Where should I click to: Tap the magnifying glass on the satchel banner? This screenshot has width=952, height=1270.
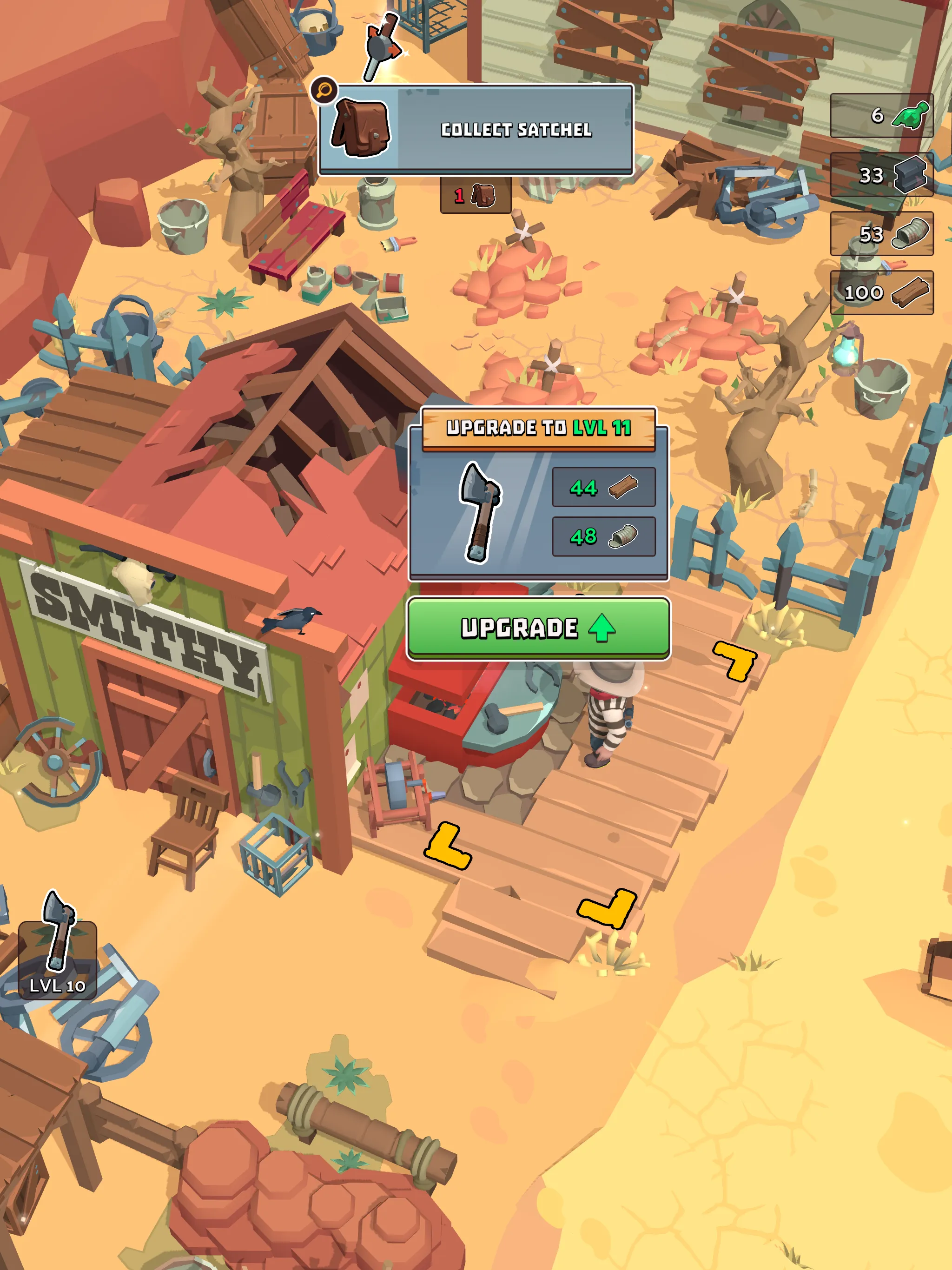click(x=324, y=90)
